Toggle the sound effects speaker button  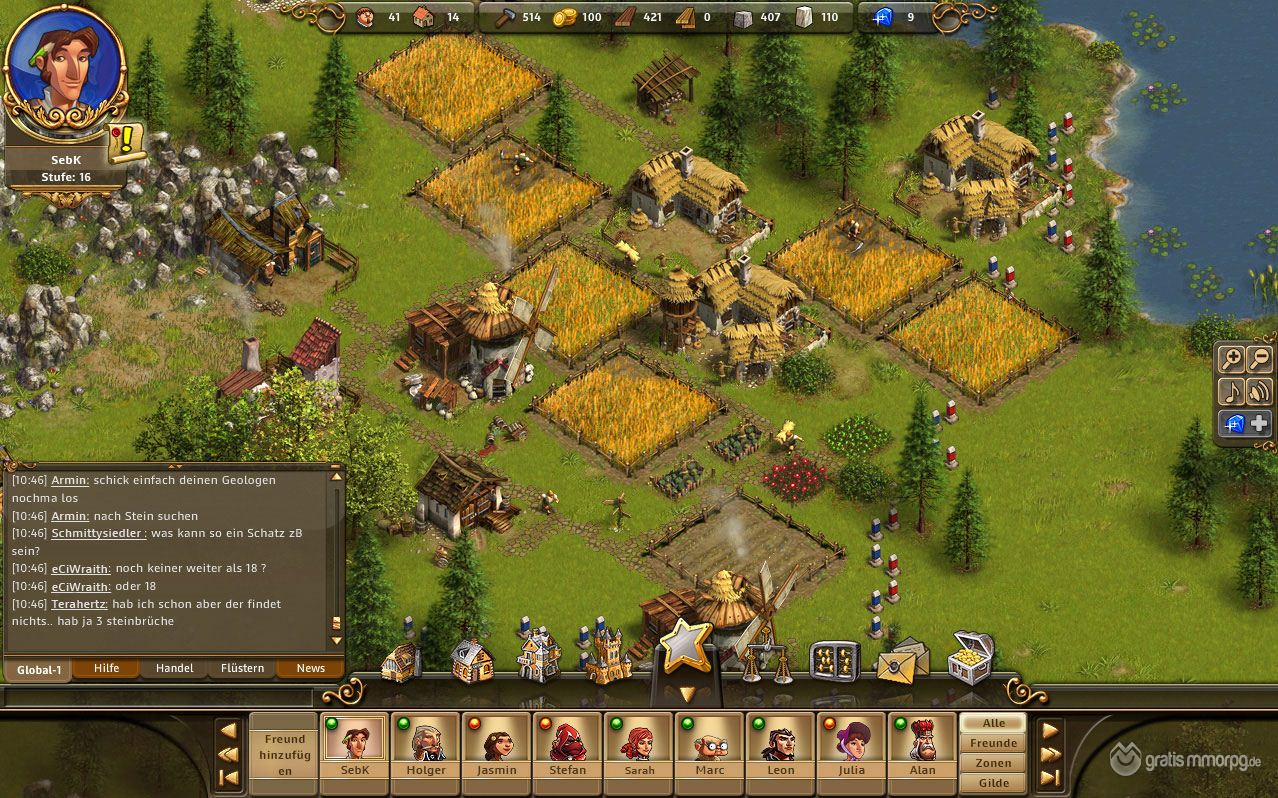pyautogui.click(x=1259, y=391)
